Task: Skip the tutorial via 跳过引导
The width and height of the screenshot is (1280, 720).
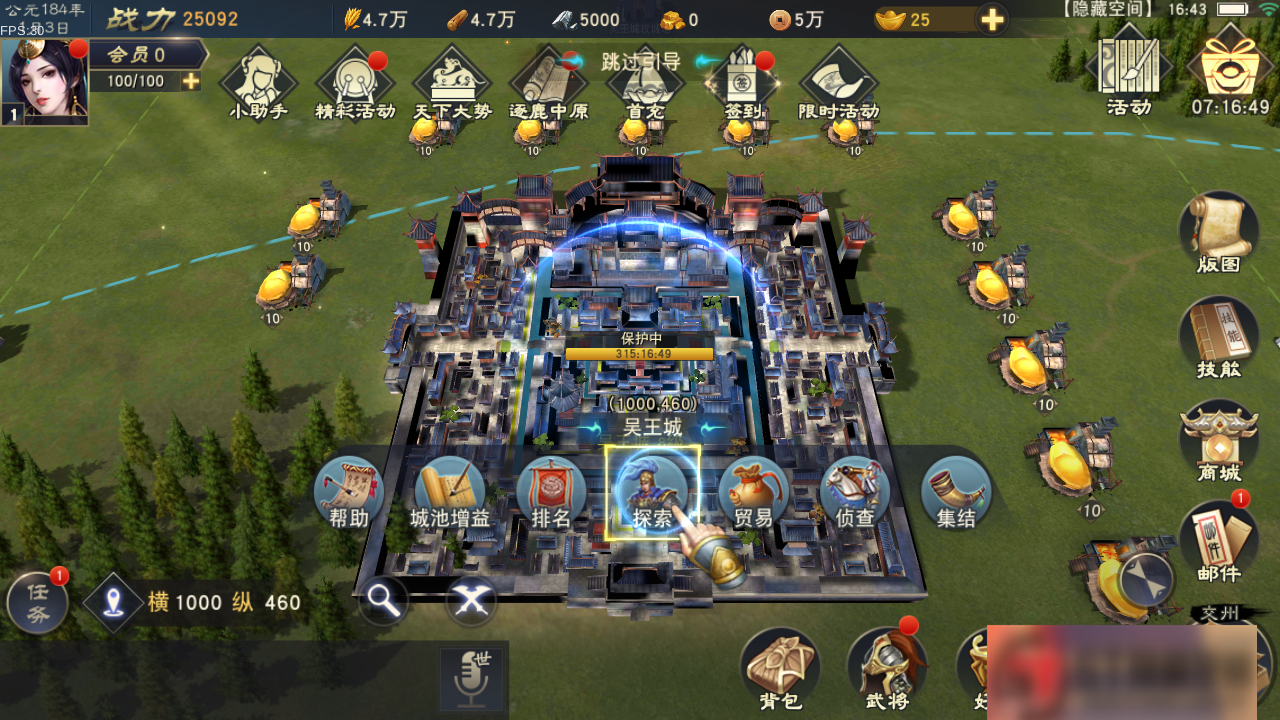Action: coord(640,61)
